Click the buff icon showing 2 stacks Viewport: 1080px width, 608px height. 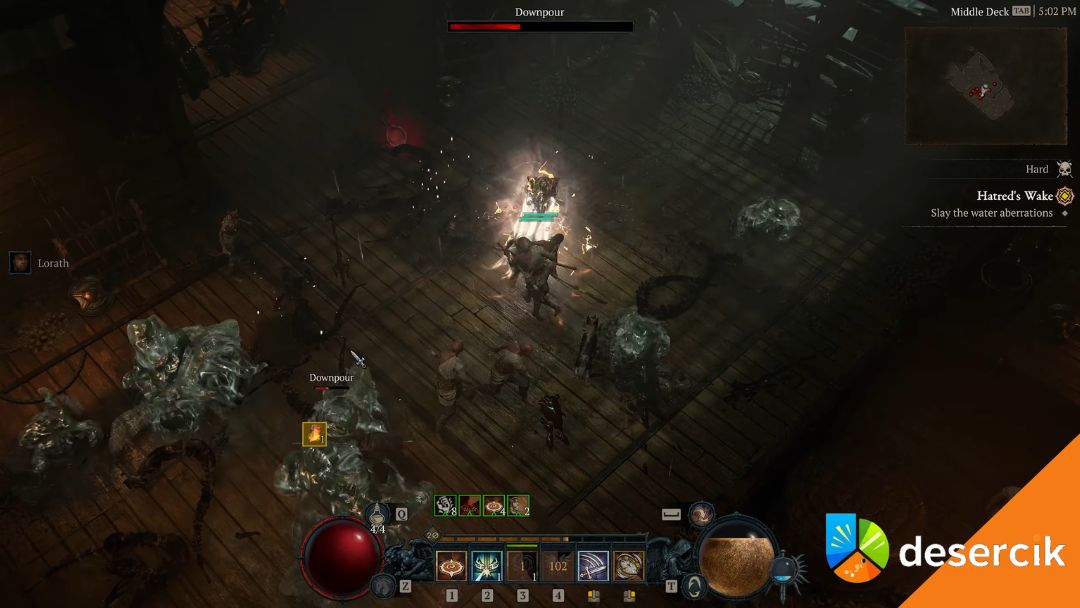tap(518, 506)
